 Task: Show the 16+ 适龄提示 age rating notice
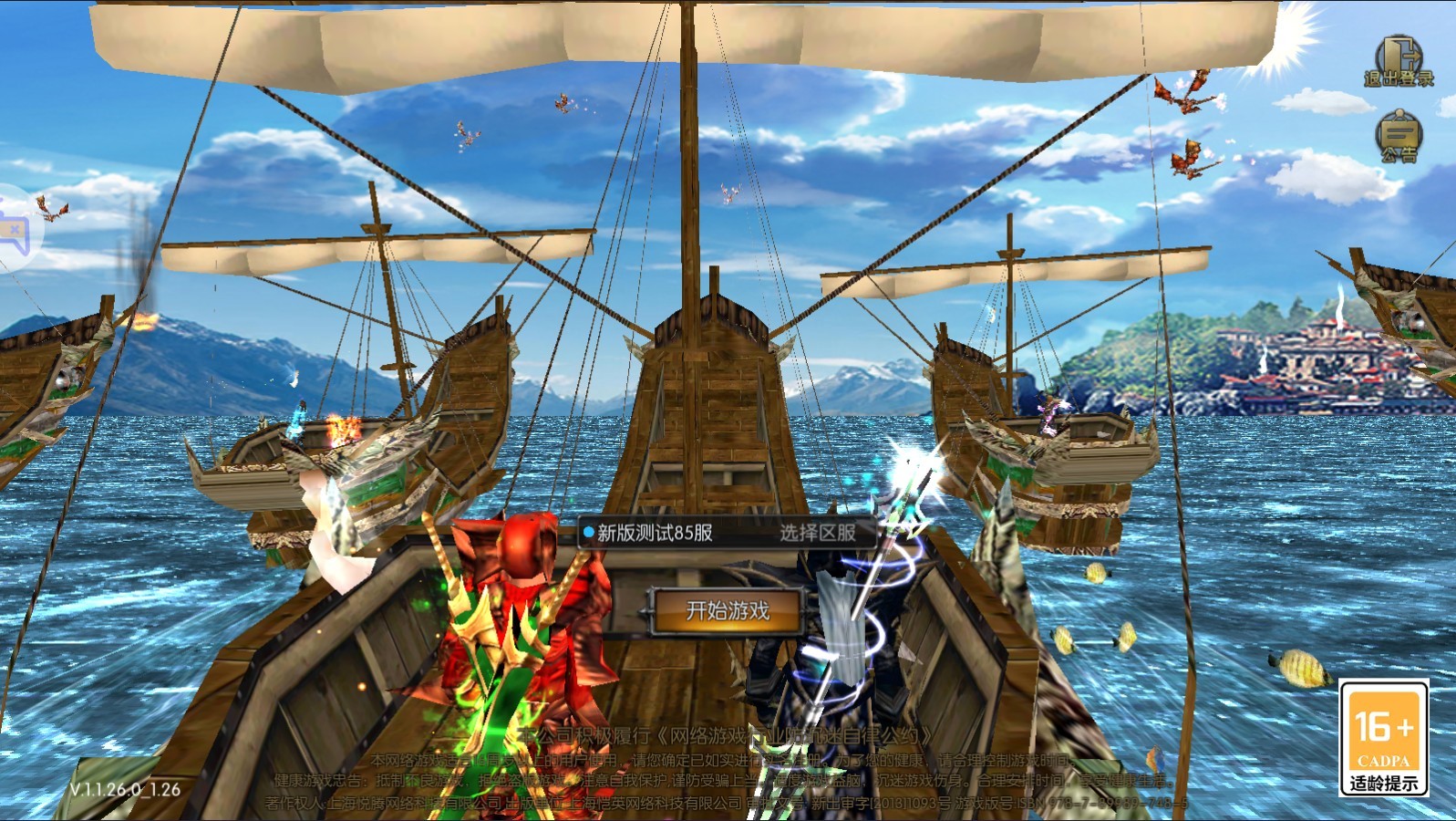[x=1383, y=739]
